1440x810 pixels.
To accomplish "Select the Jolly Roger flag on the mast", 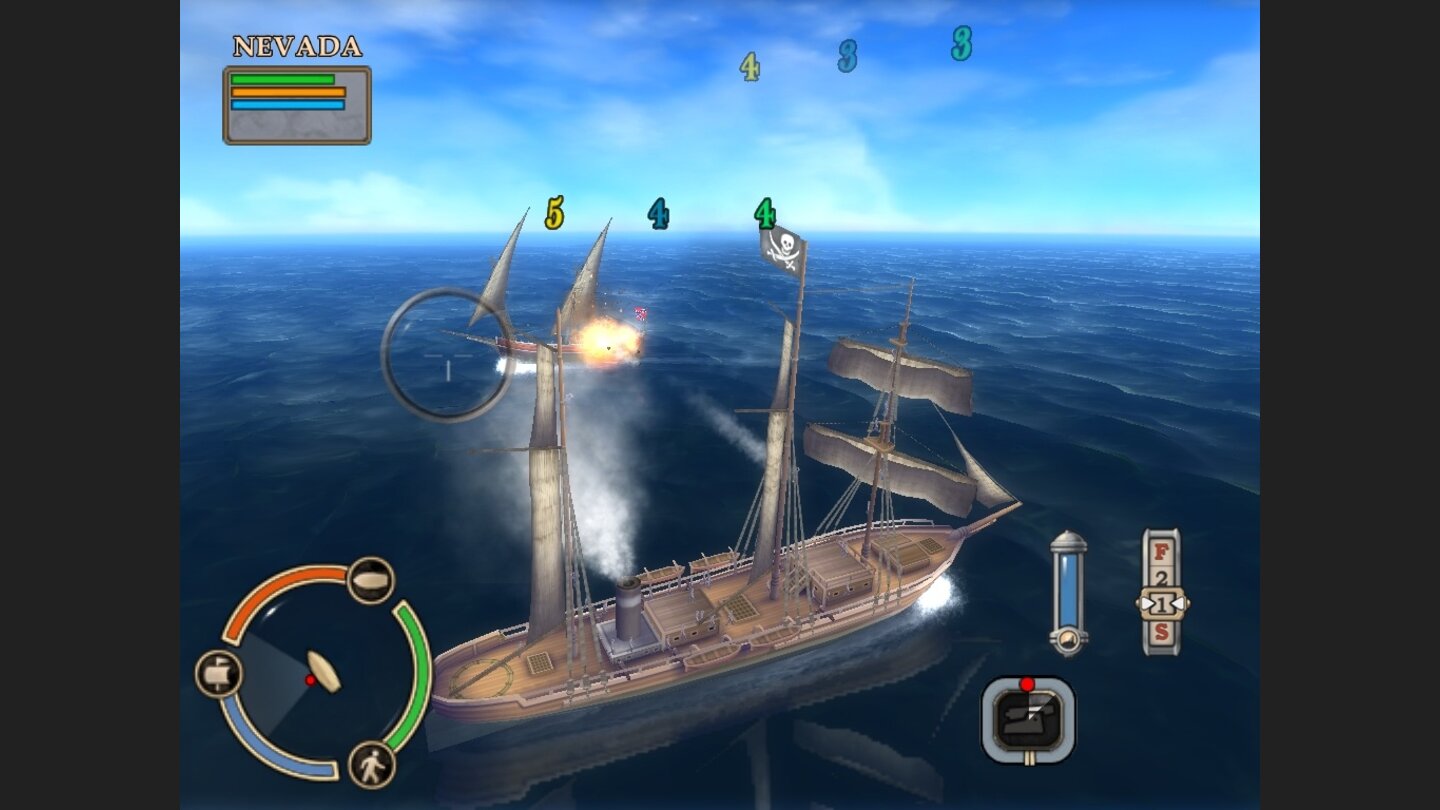I will click(x=786, y=247).
